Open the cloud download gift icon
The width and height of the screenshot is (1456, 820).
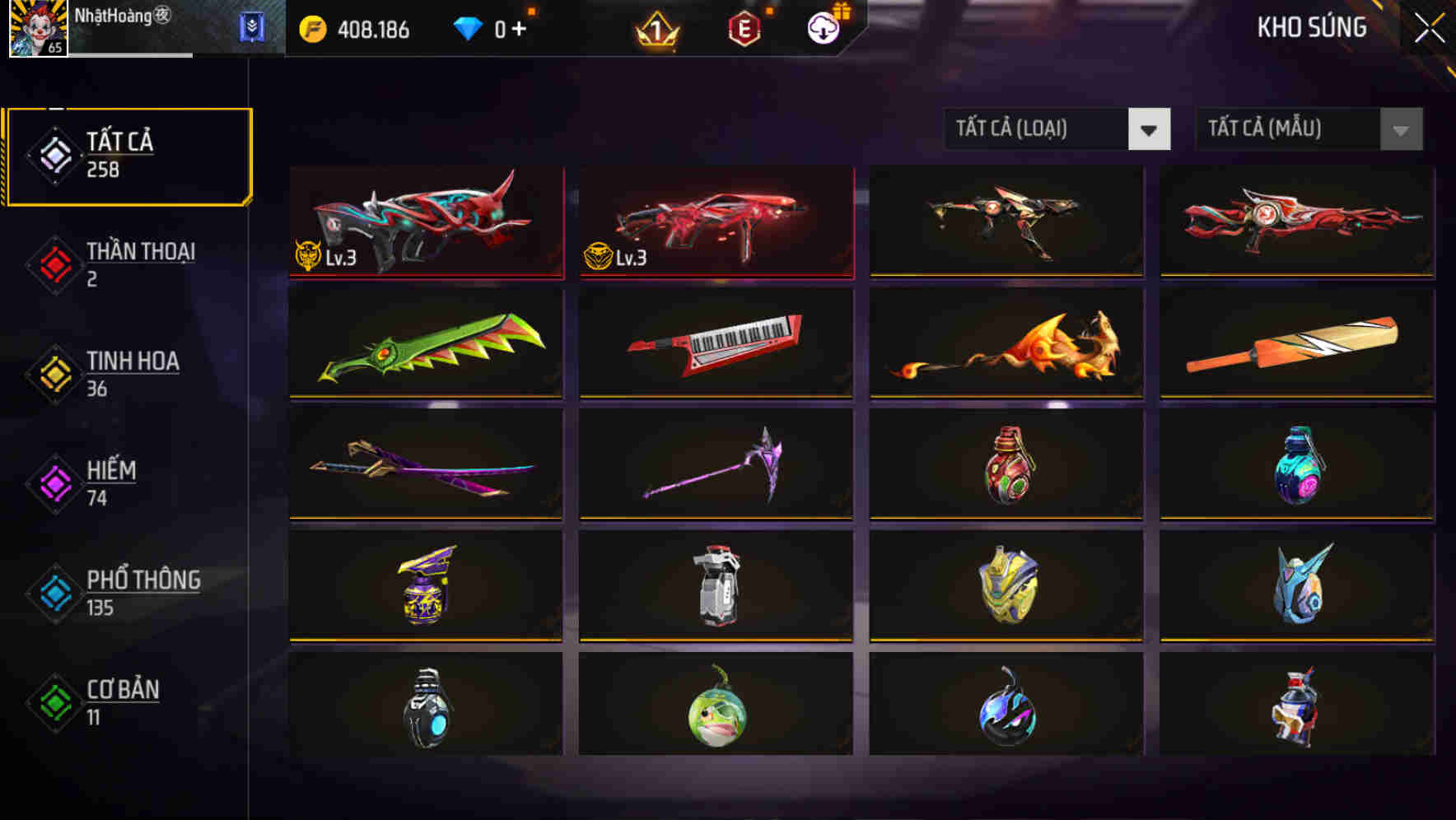[x=822, y=29]
